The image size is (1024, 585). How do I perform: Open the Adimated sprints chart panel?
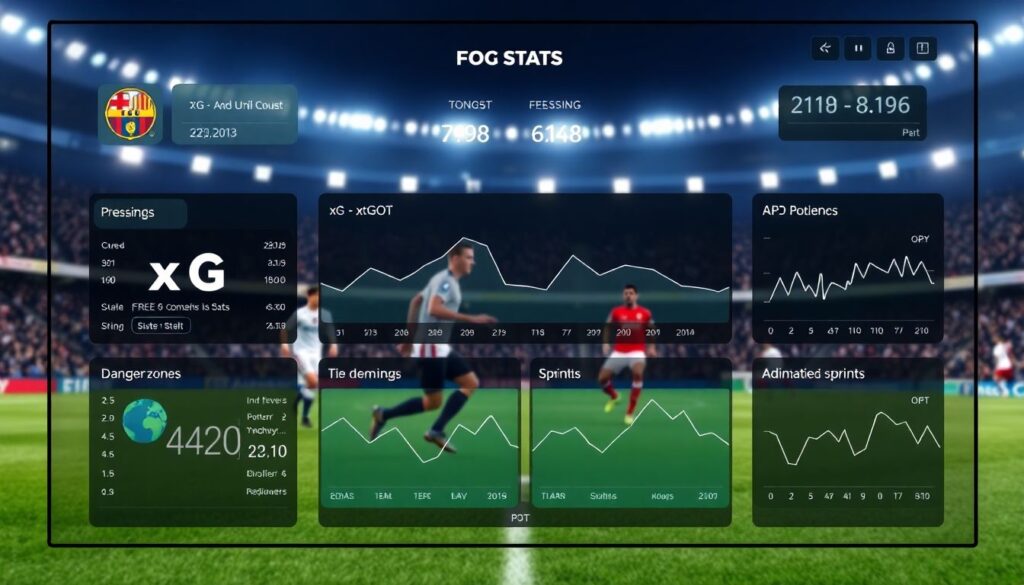[x=848, y=442]
